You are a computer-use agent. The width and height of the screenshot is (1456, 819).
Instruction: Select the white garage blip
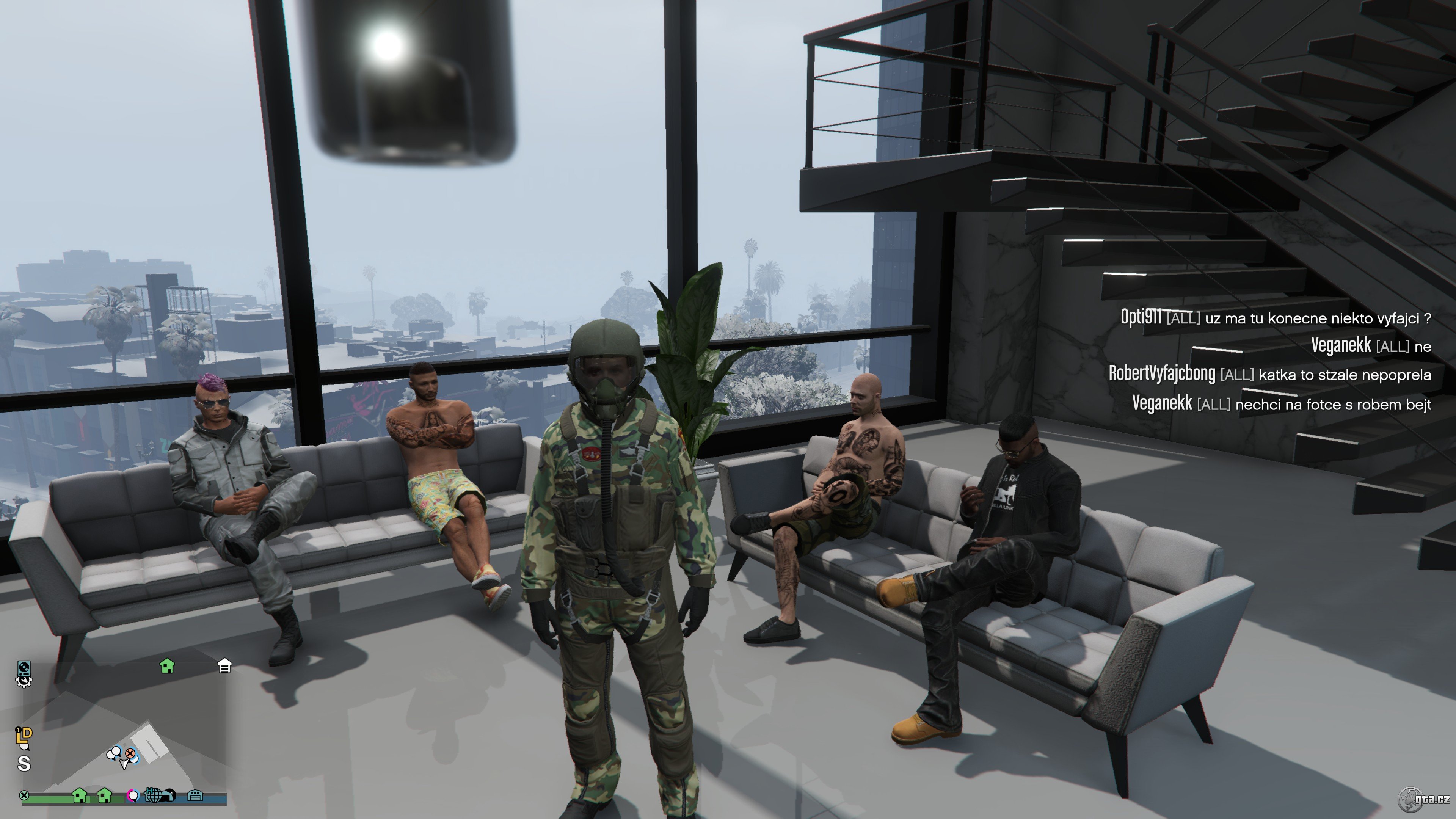(224, 666)
